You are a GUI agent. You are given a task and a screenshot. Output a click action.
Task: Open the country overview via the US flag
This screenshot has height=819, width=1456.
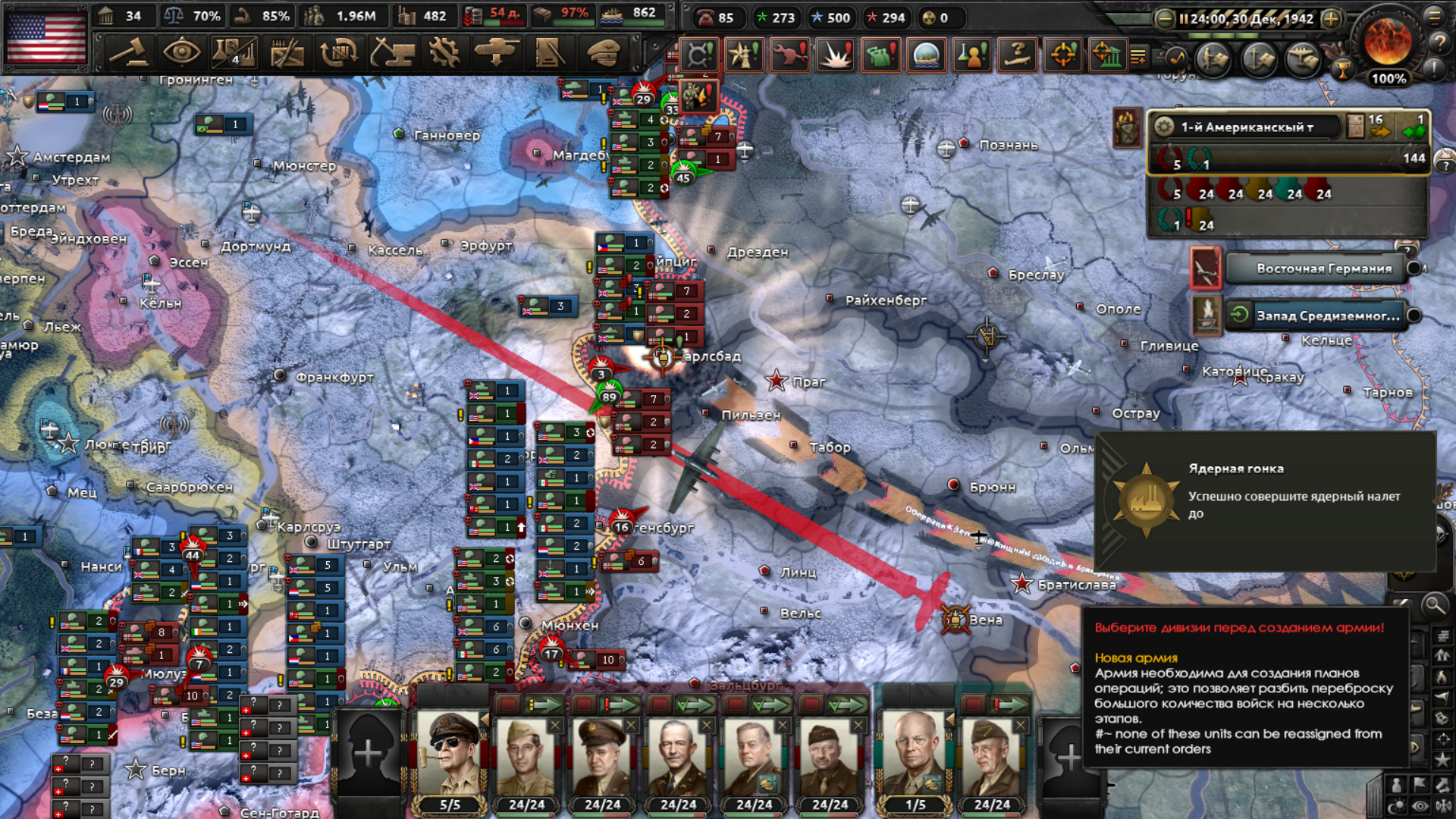tap(46, 36)
